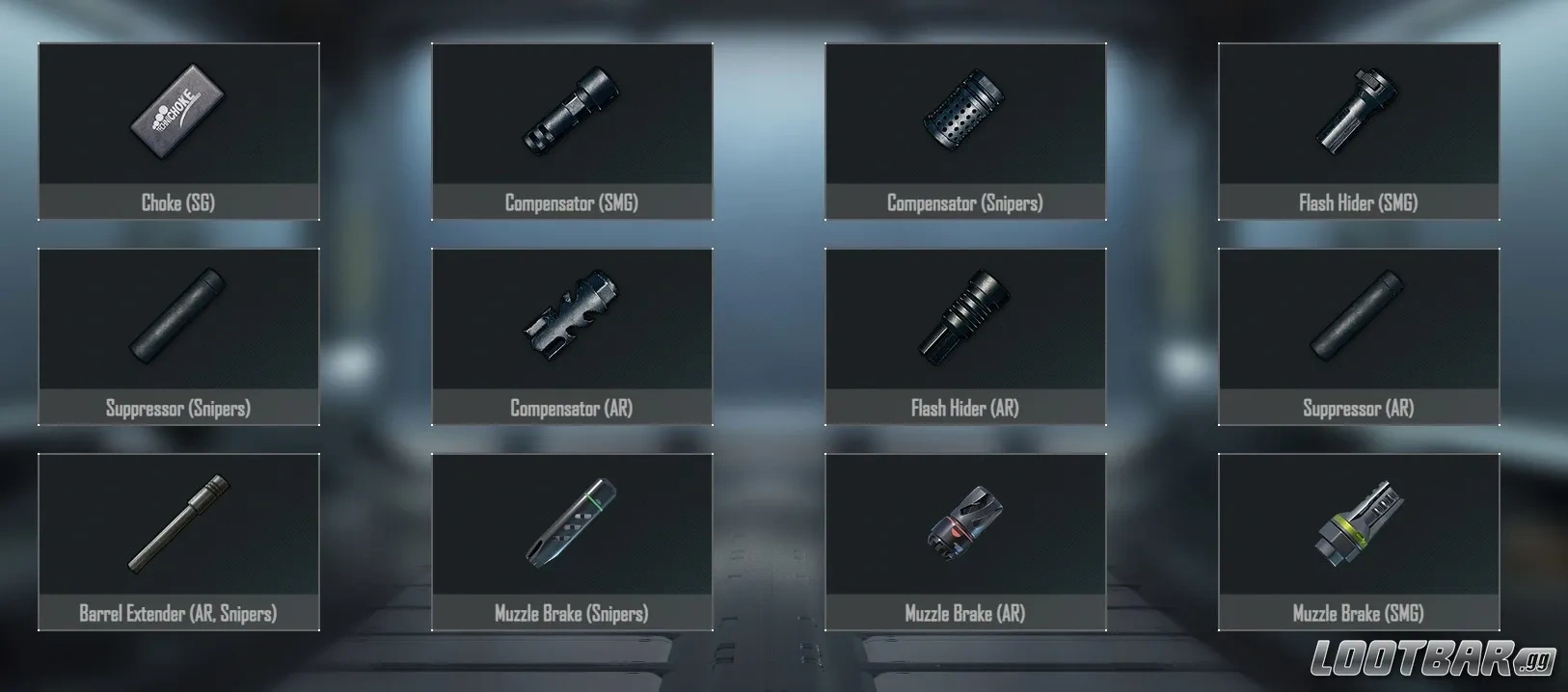
Task: Pick the Compensator (Snipers) tile
Action: [965, 131]
